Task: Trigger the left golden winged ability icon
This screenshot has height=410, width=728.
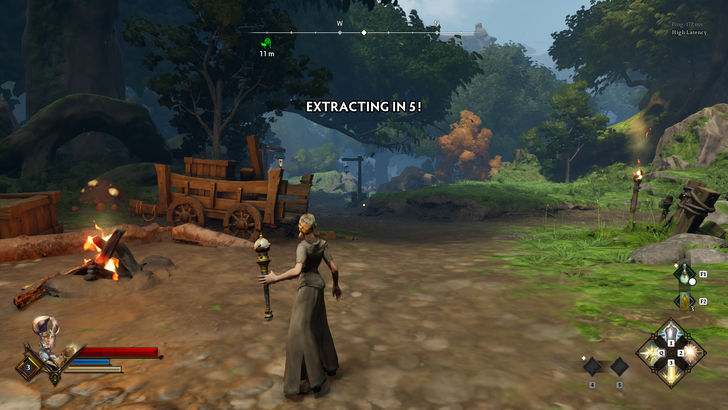Action: pos(652,353)
